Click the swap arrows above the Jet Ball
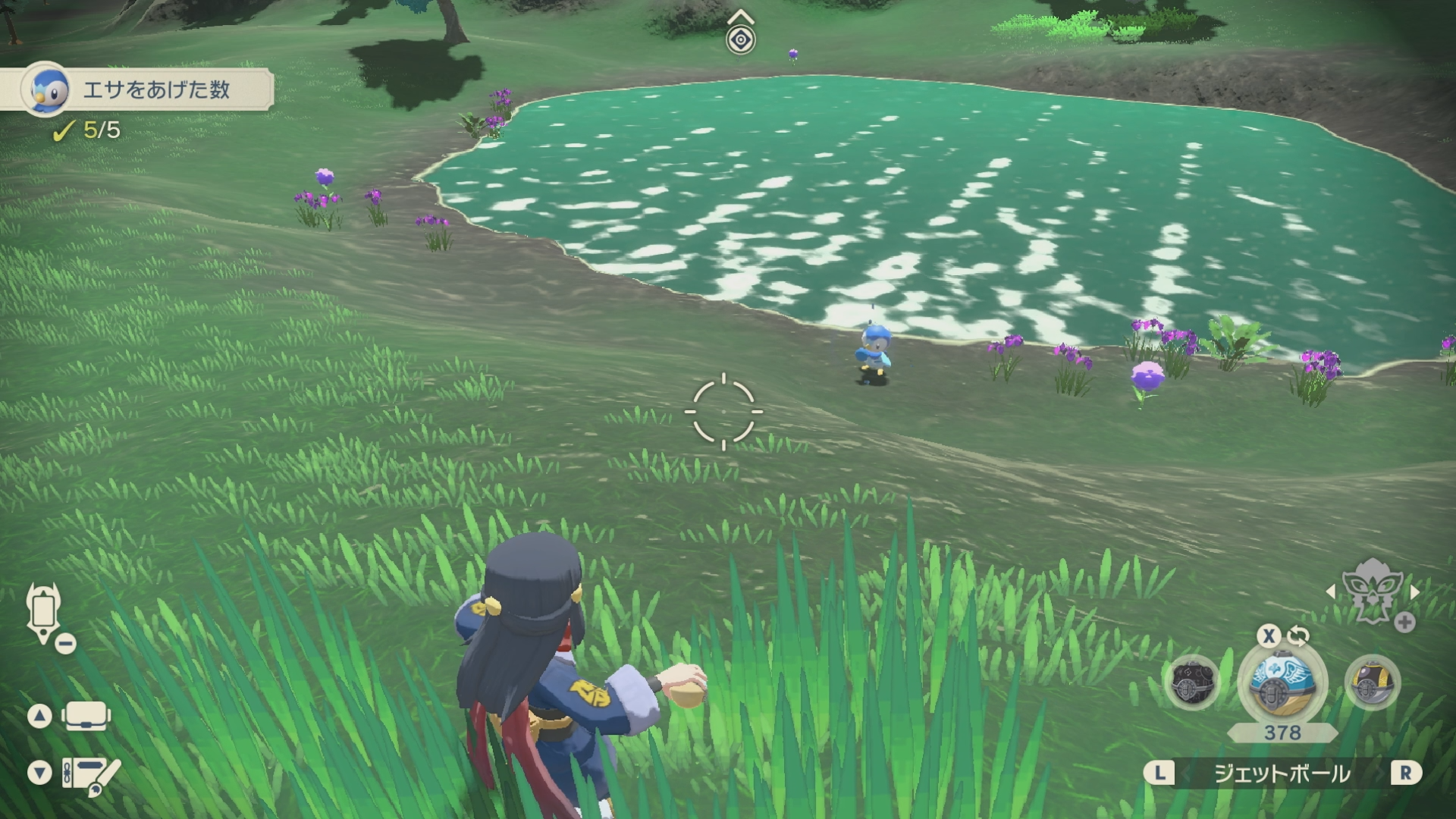The height and width of the screenshot is (819, 1456). (1298, 635)
